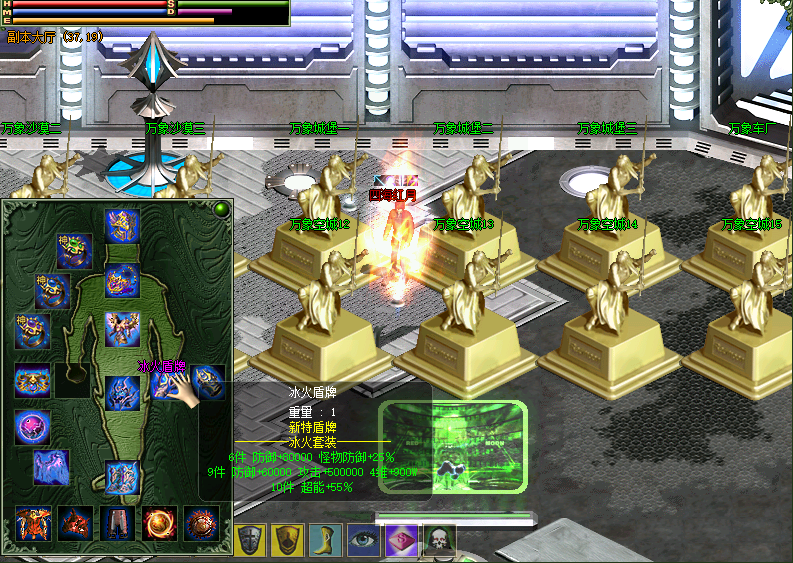Close the equipment panel with the green orb
793x563 pixels.
coord(220,209)
